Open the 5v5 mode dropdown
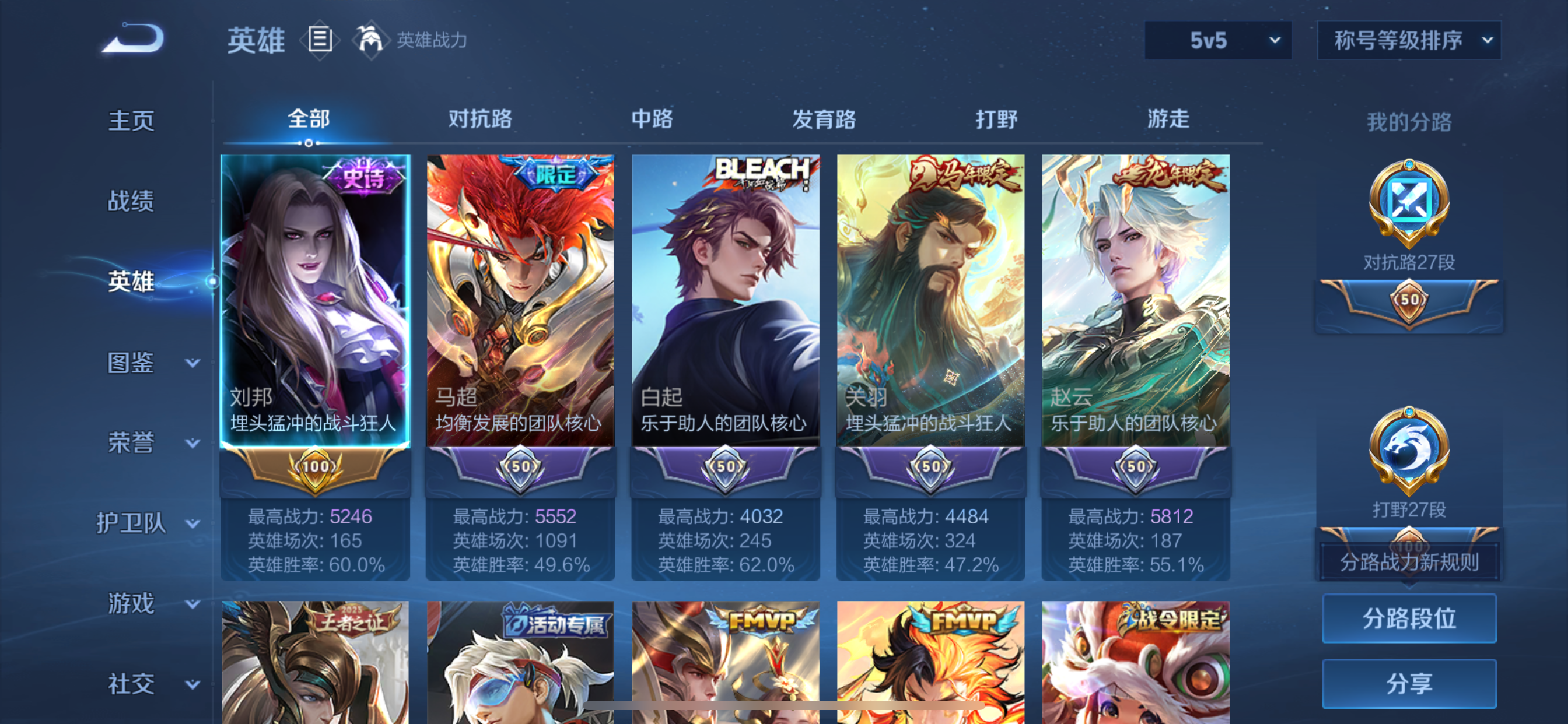This screenshot has width=1568, height=724. pos(1217,40)
